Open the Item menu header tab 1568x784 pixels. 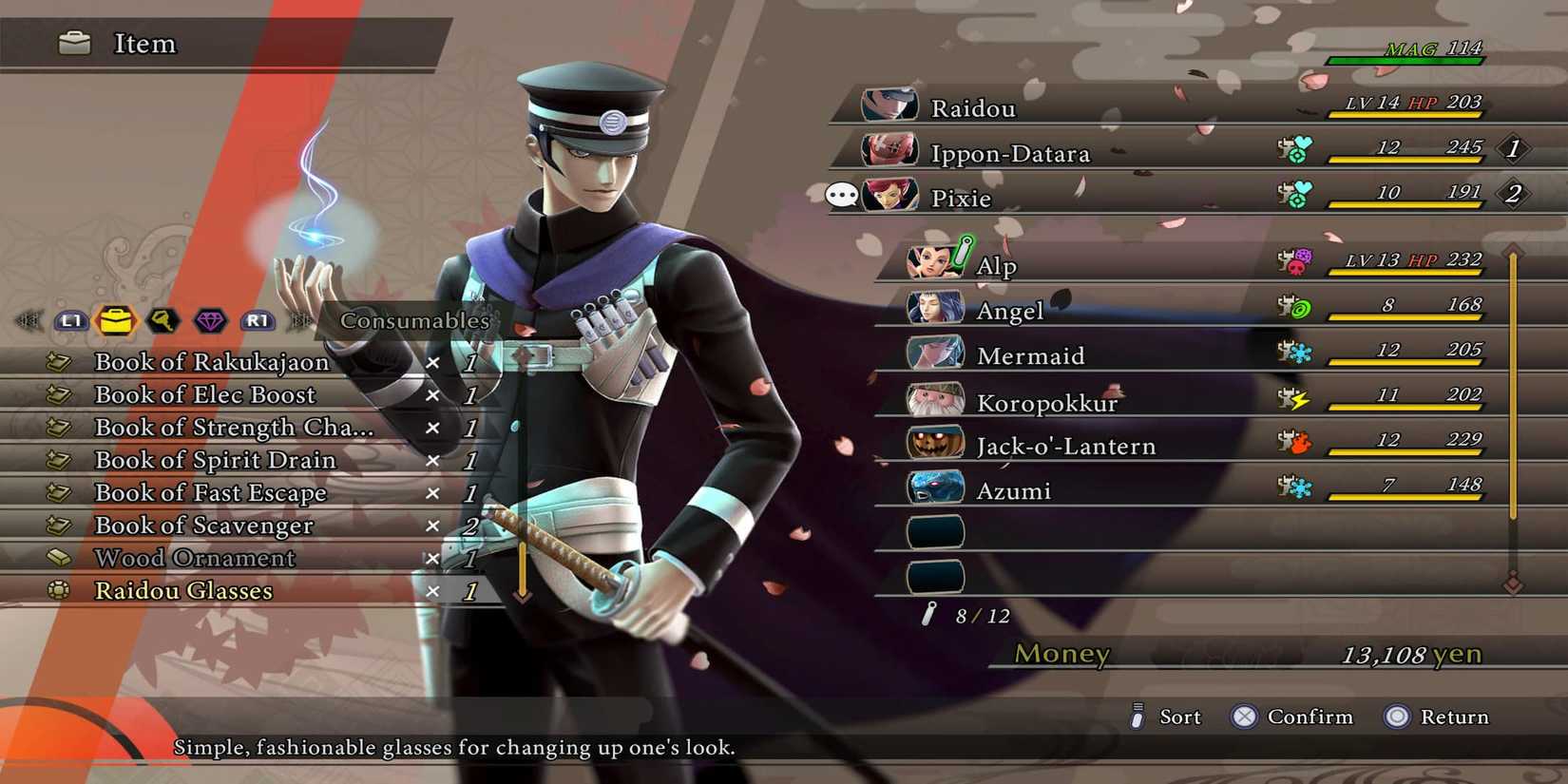tap(144, 44)
